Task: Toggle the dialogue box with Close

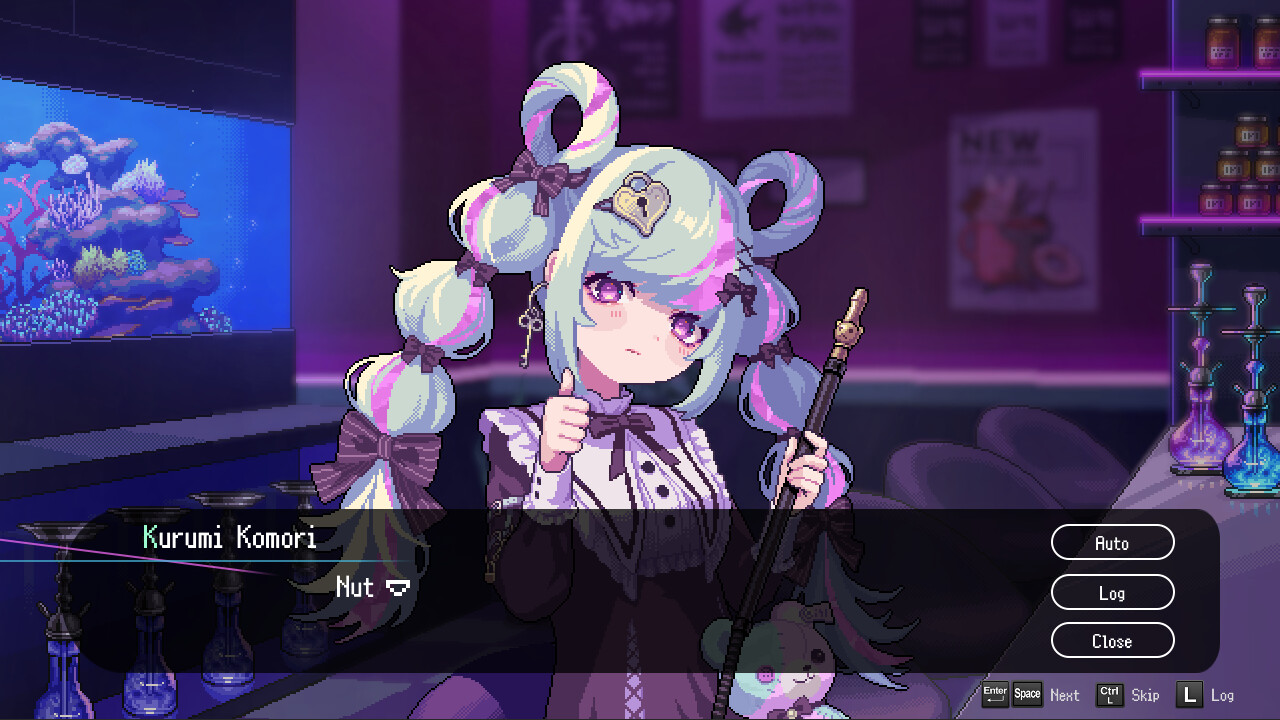Action: (x=1112, y=641)
